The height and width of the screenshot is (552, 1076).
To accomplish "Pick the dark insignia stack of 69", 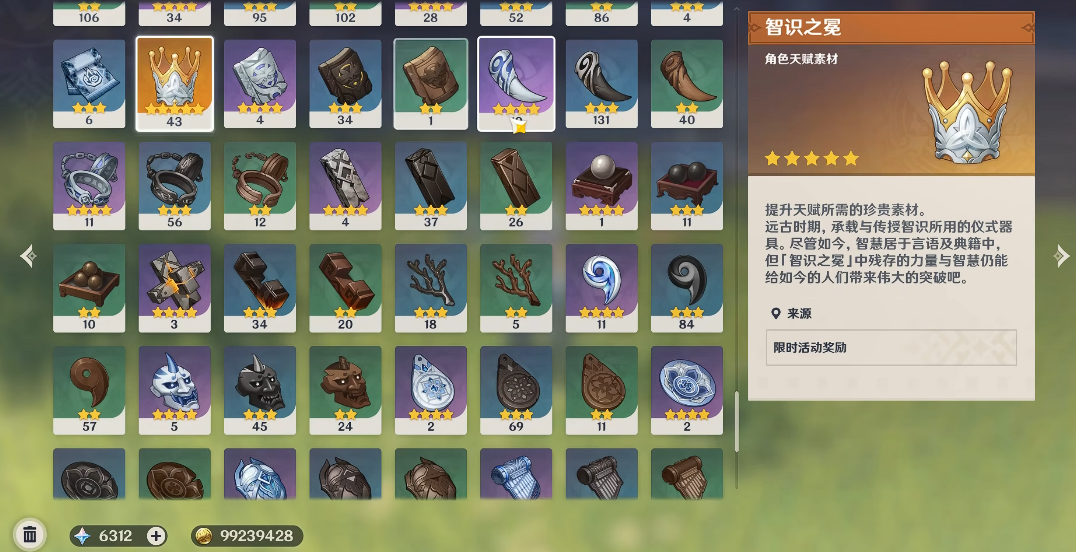I will coord(516,390).
